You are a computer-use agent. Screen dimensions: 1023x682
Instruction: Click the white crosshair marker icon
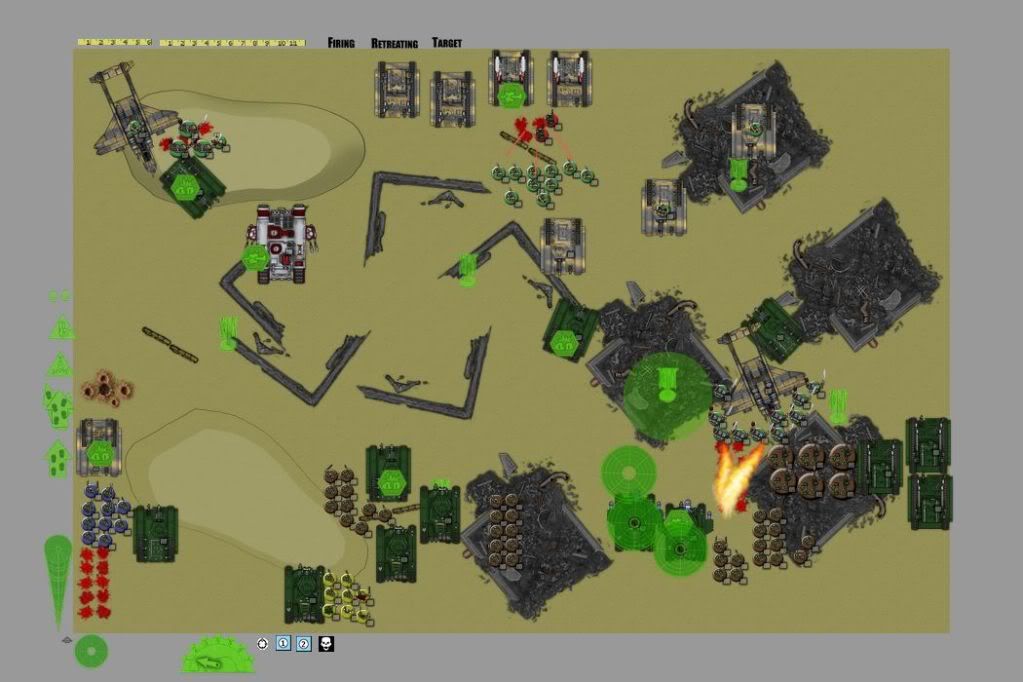pyautogui.click(x=262, y=644)
